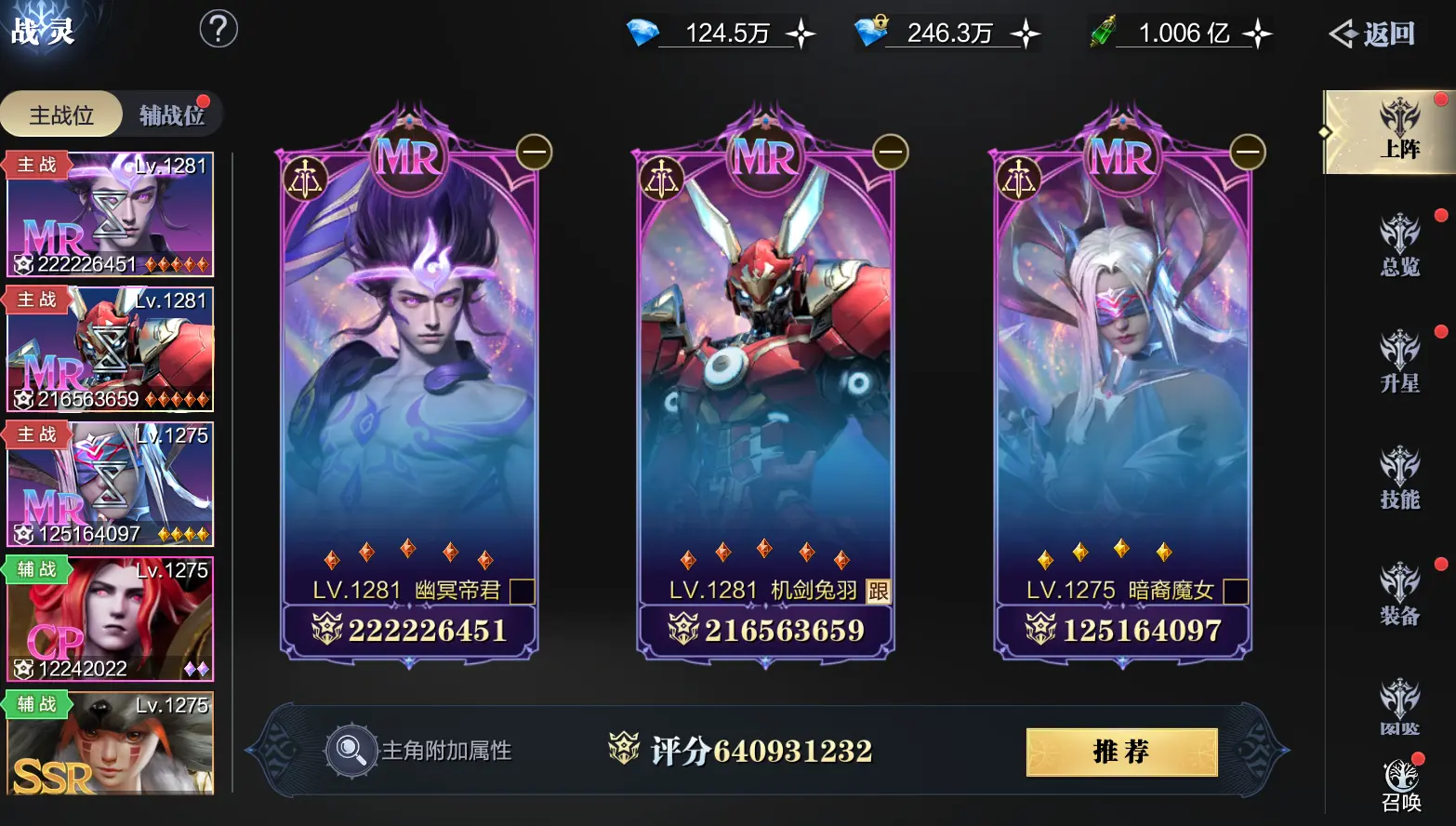Click the magnifier beside 主角附加属性
The width and height of the screenshot is (1456, 826).
tap(351, 751)
